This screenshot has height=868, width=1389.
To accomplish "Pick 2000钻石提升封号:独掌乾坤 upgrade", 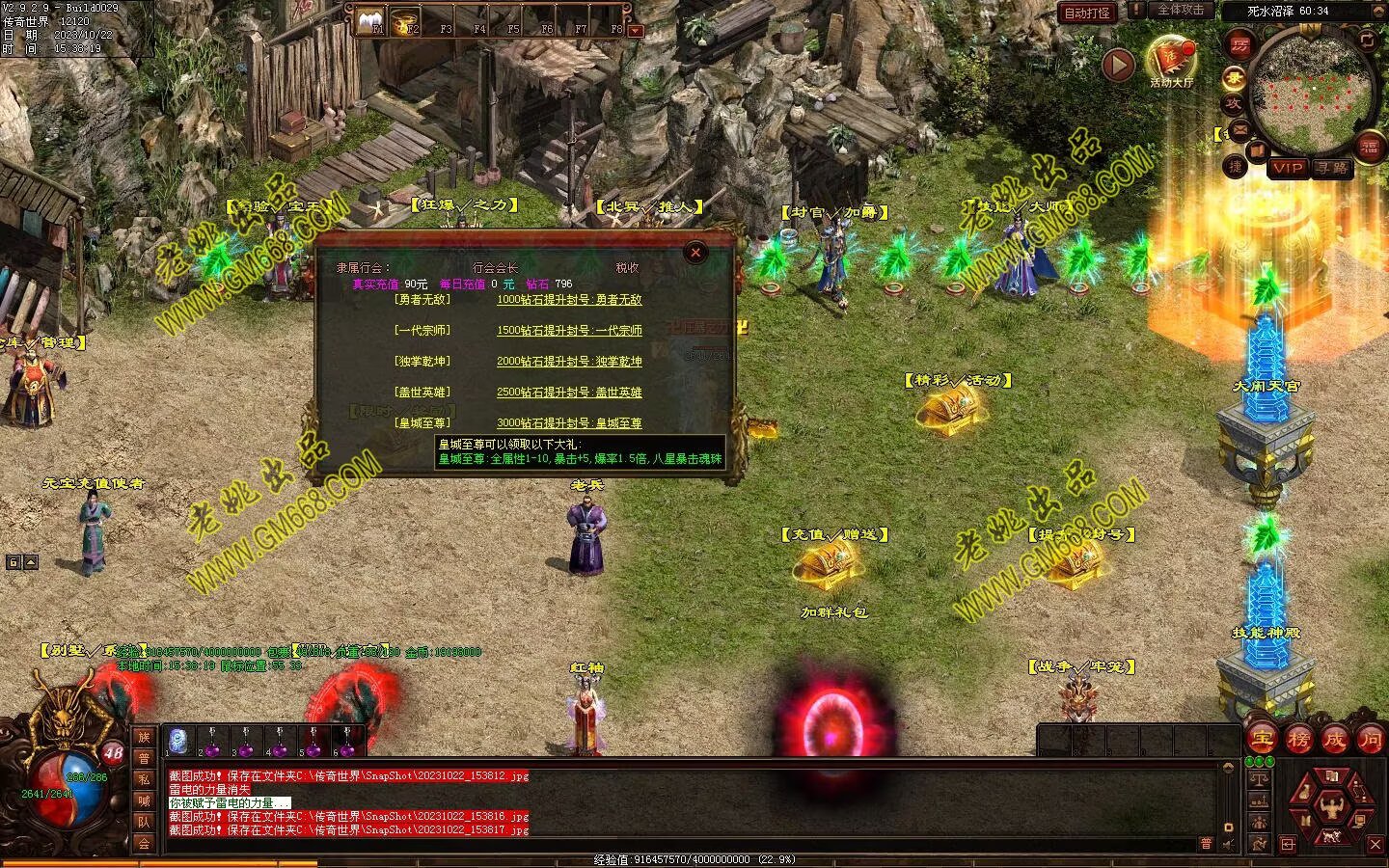I will (569, 362).
